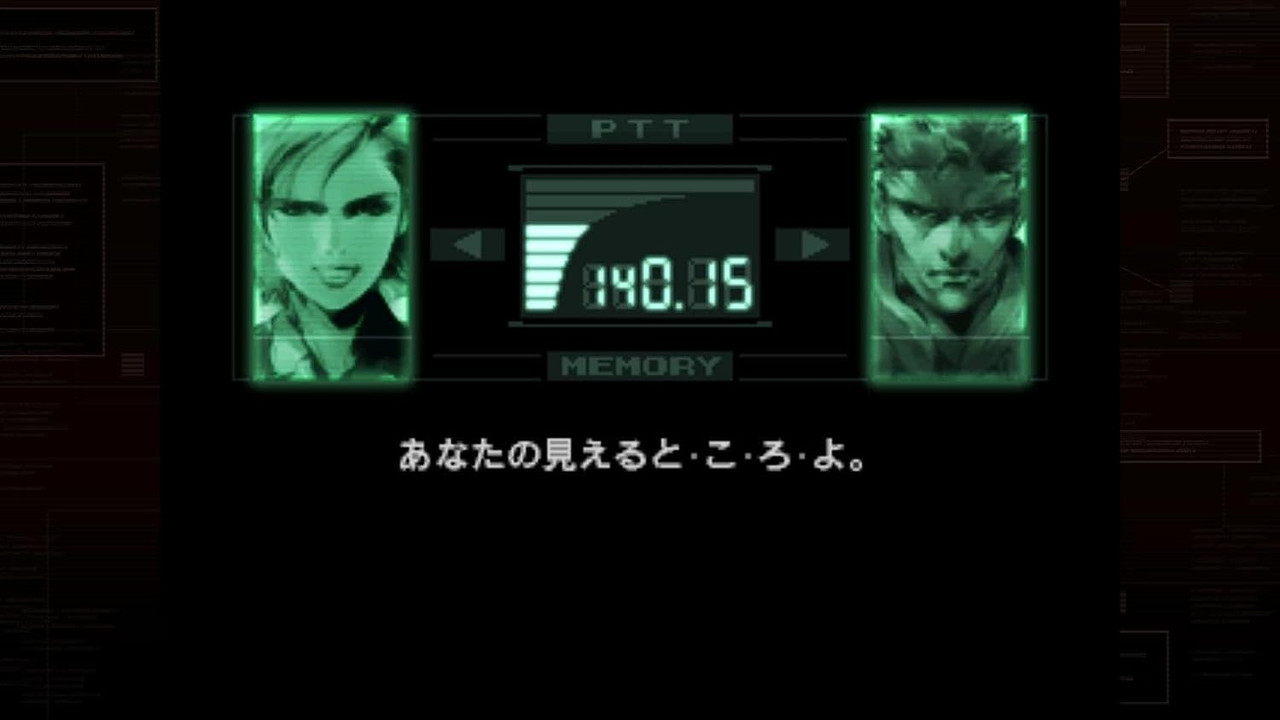Select the PTT tab above the frequency panel
This screenshot has height=720, width=1280.
click(x=640, y=128)
